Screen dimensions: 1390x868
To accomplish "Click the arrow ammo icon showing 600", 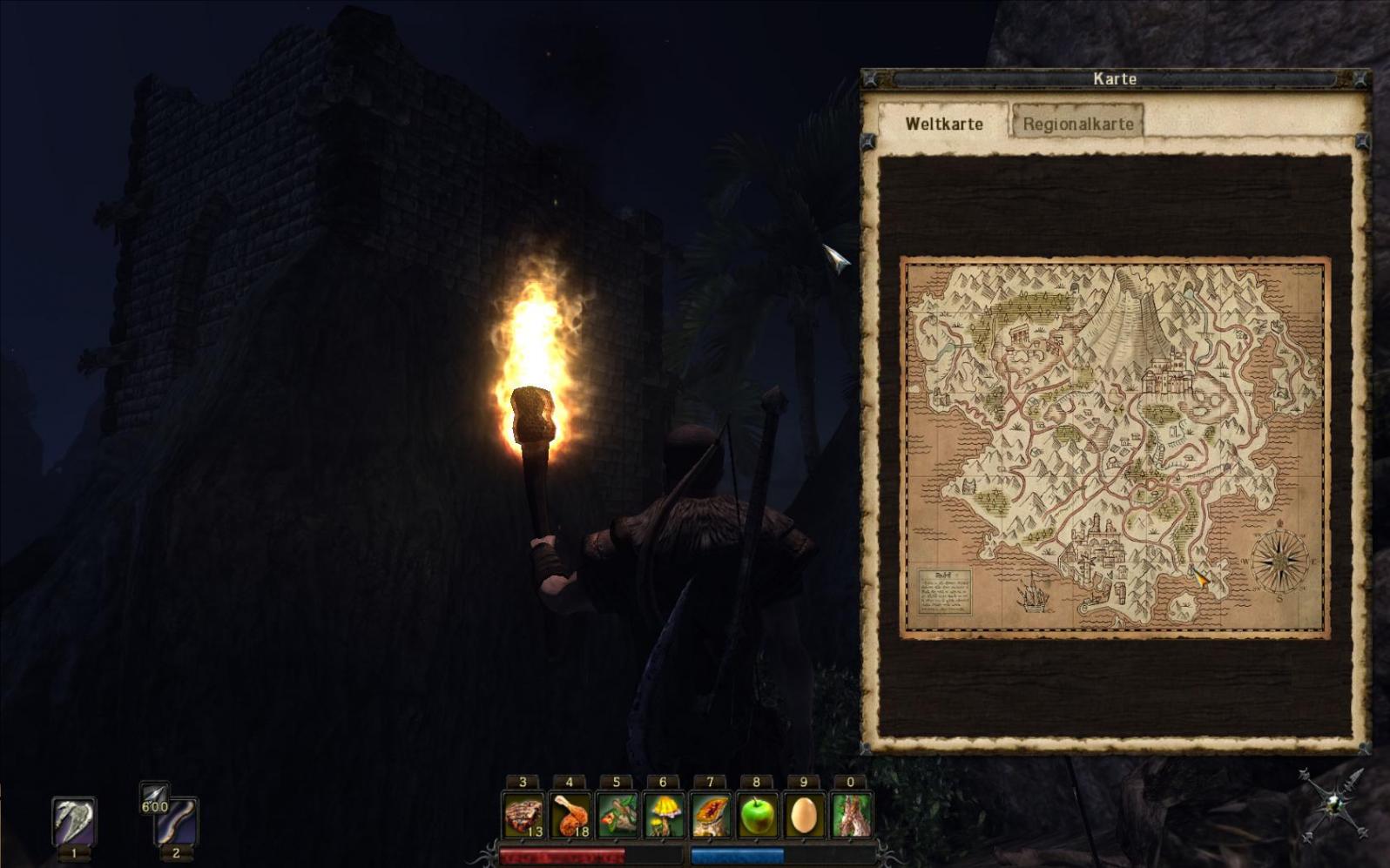I will click(x=154, y=798).
